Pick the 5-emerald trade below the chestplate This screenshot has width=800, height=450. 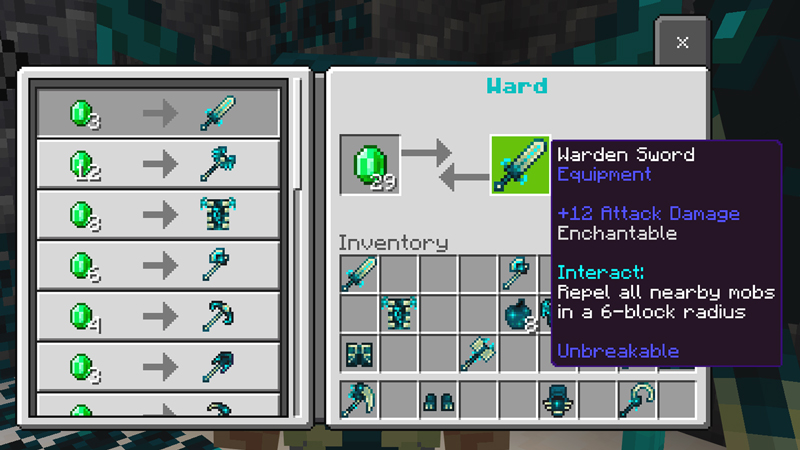tap(158, 265)
